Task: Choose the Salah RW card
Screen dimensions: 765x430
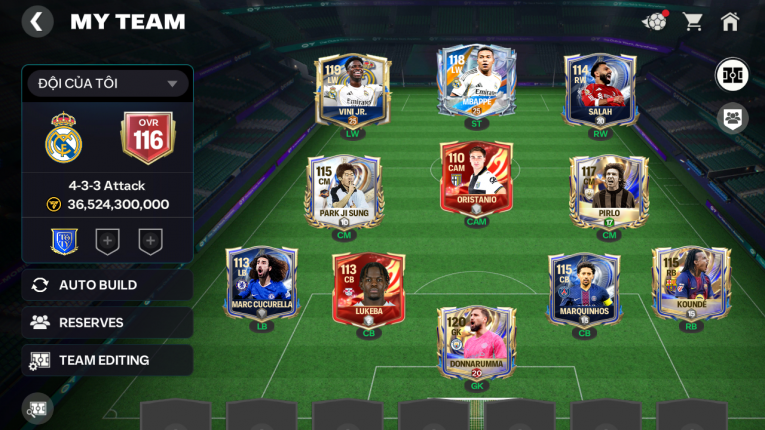Action: [600, 90]
